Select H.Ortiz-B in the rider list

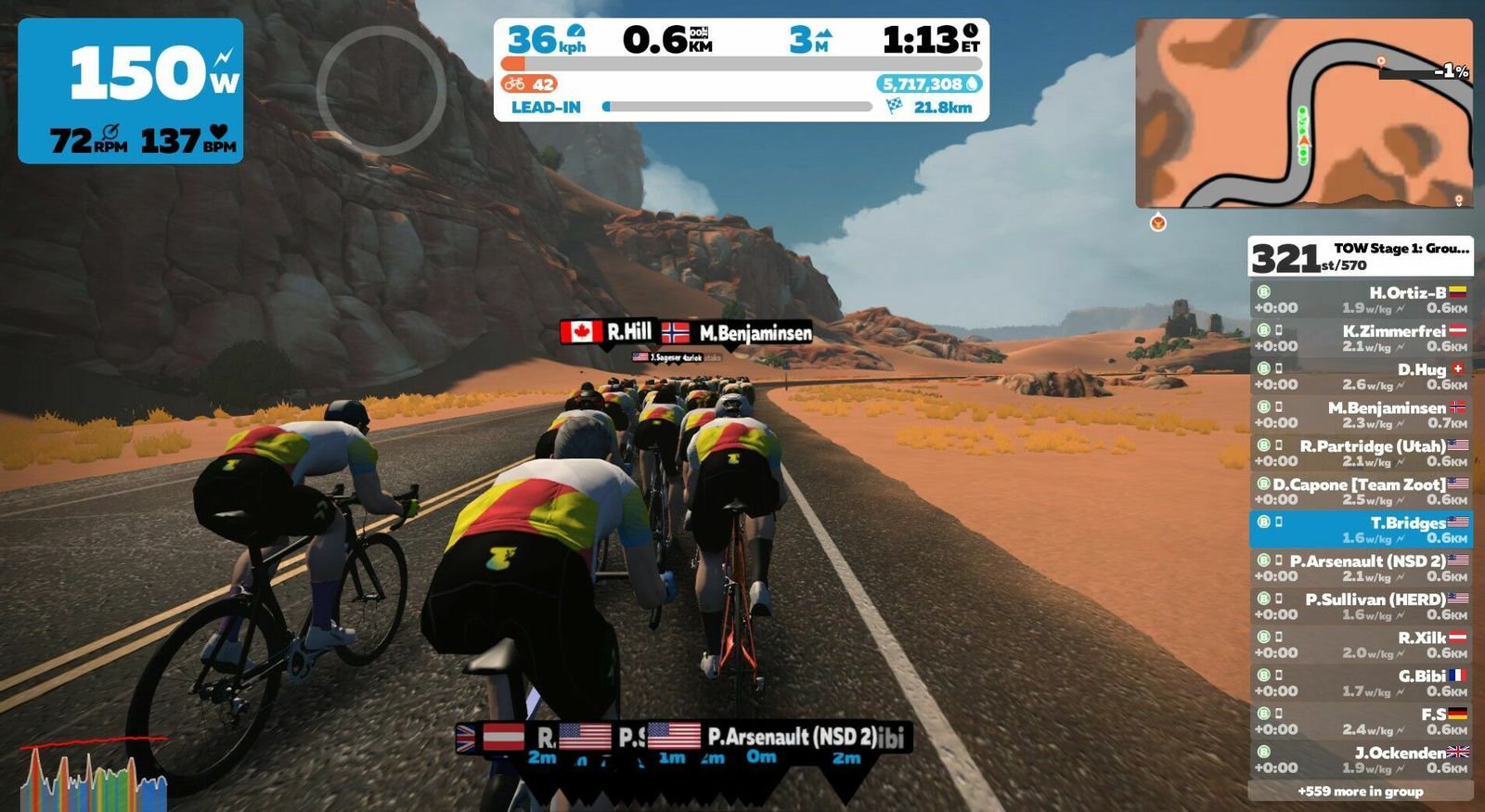click(x=1360, y=300)
